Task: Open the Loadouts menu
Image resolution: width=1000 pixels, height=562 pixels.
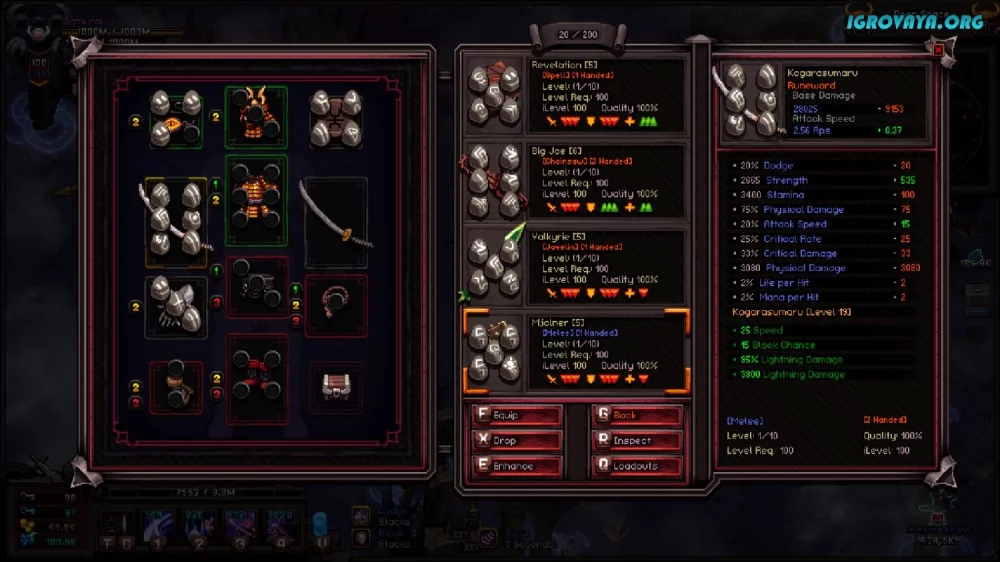Action: coord(637,466)
